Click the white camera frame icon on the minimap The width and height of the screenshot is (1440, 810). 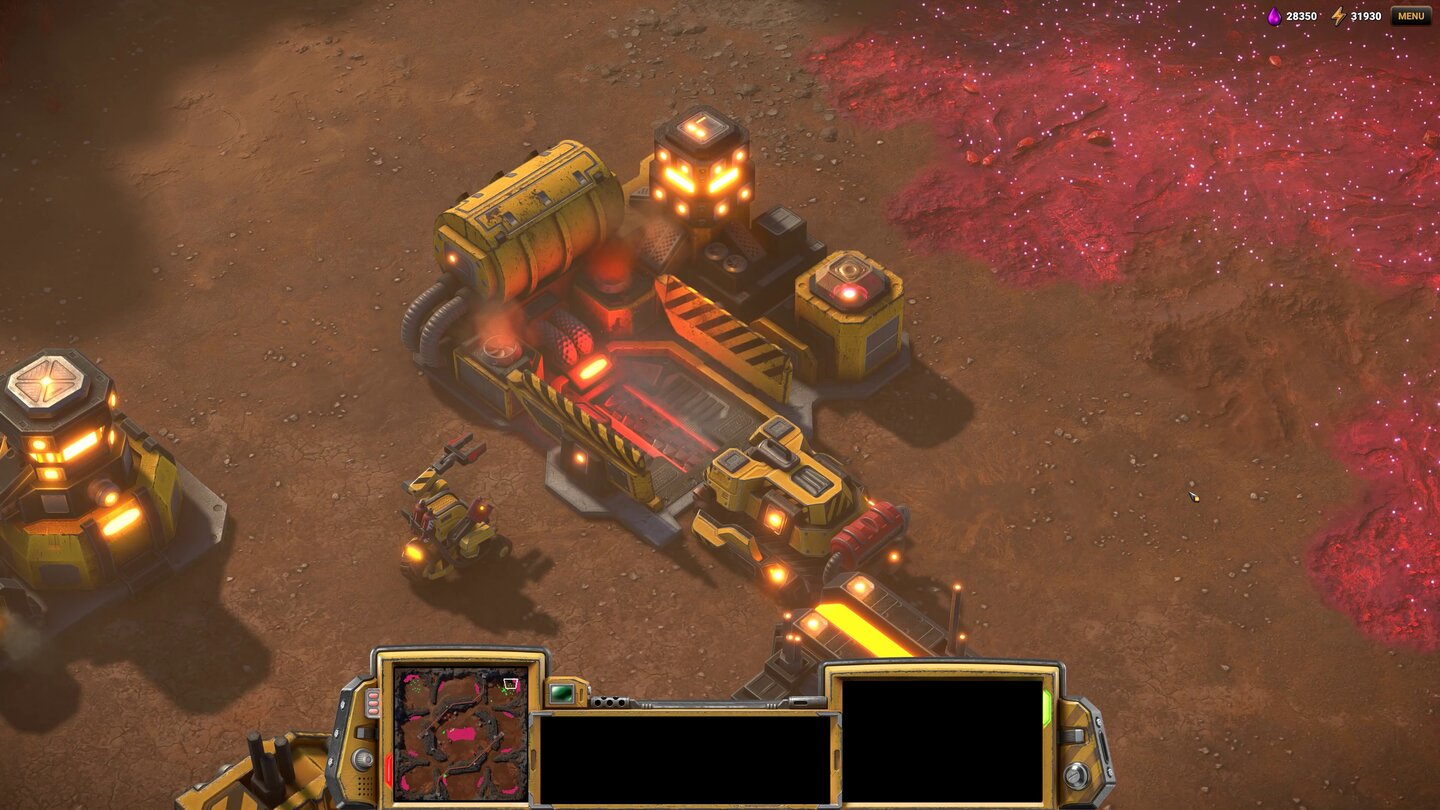[511, 683]
